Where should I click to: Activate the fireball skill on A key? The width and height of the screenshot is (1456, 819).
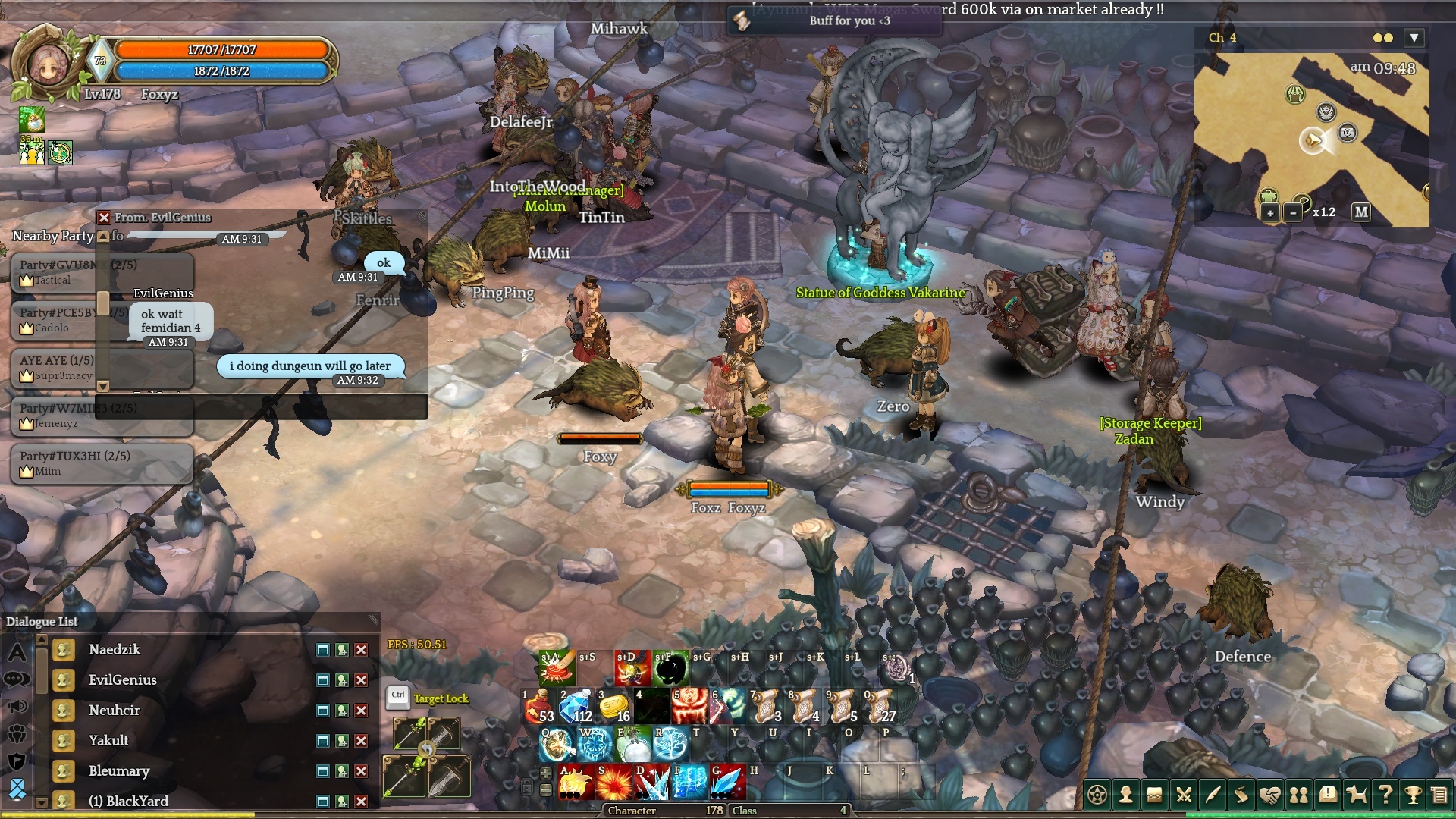(575, 783)
